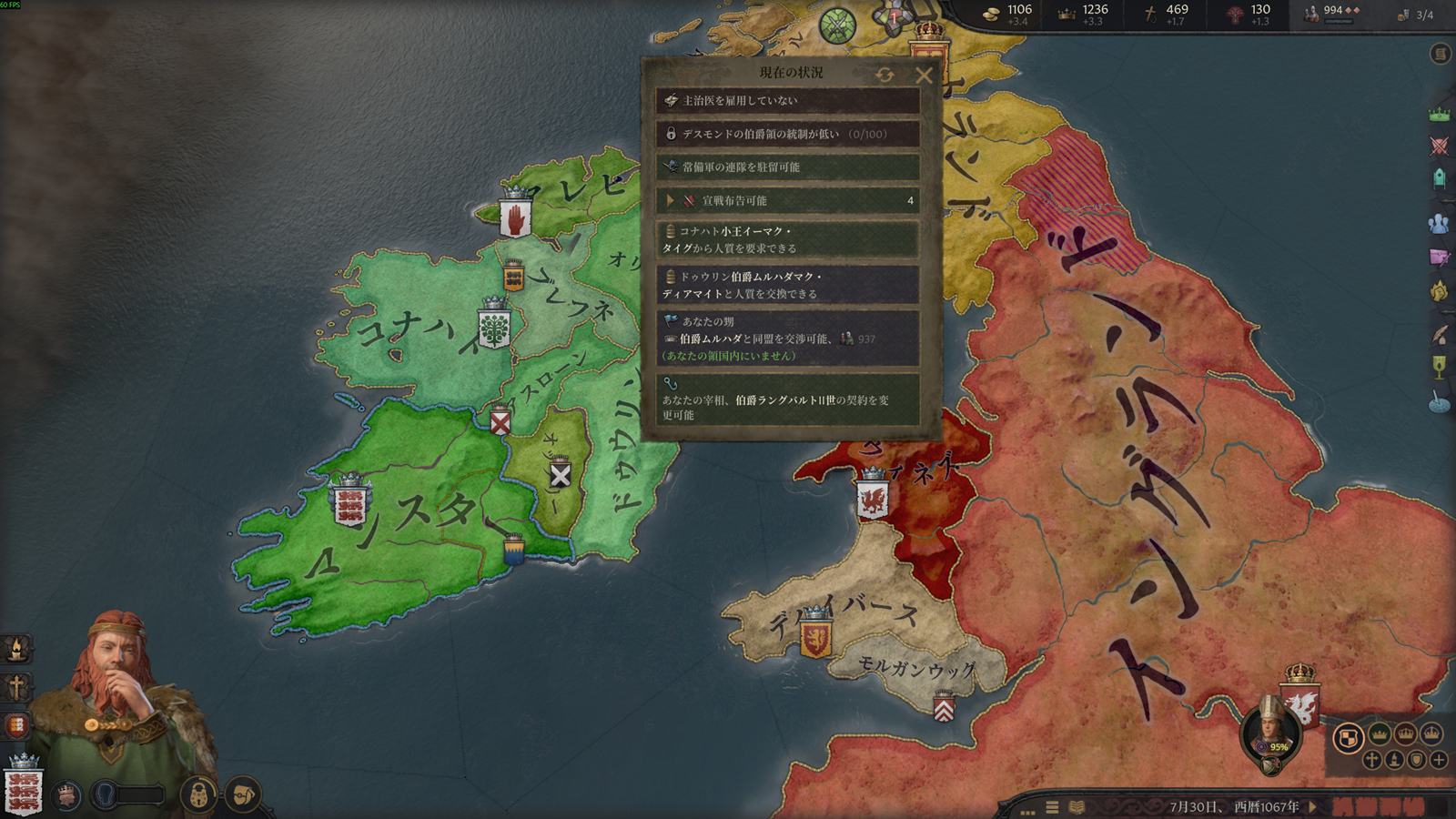Refresh the current situation list
The width and height of the screenshot is (1456, 819).
coord(885,75)
